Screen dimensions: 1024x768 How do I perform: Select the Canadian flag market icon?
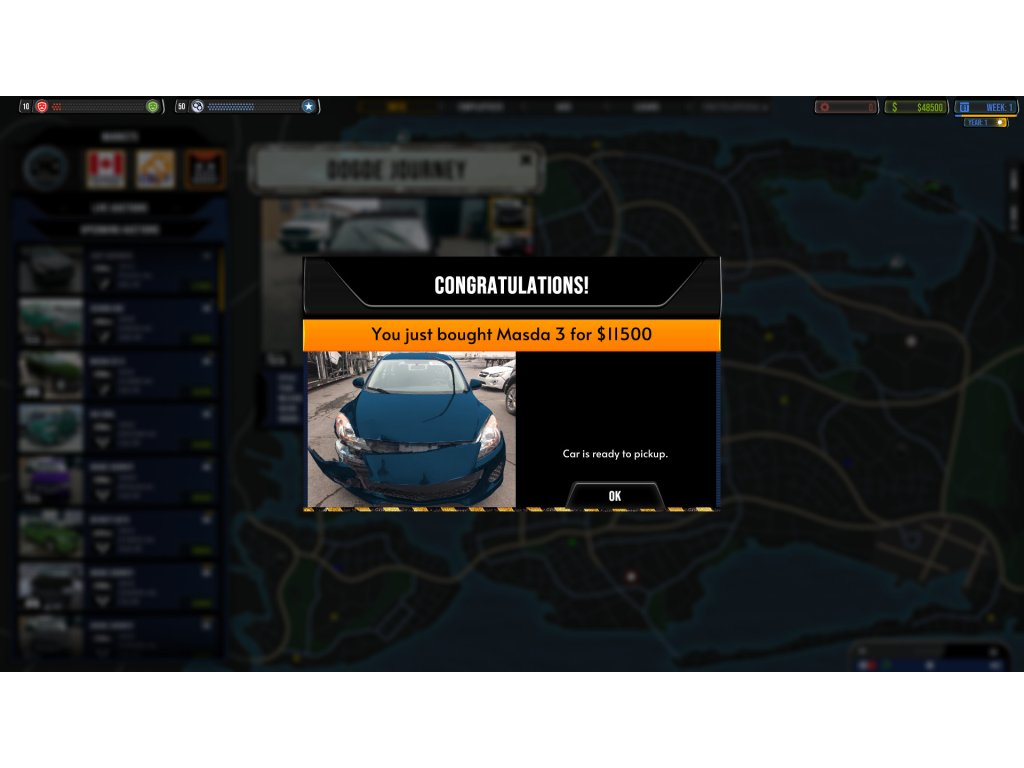[106, 169]
